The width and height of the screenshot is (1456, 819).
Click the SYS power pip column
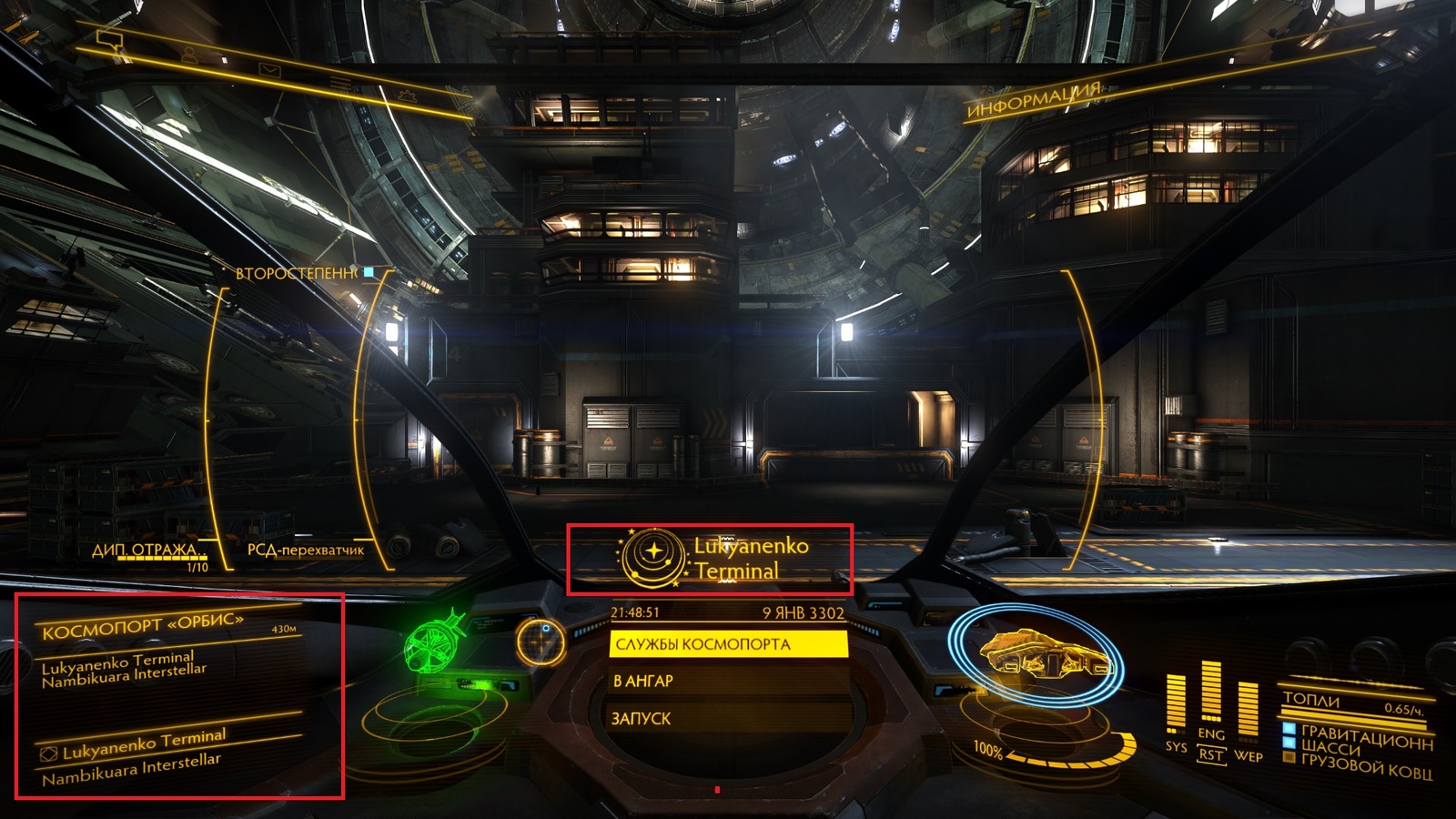1177,703
